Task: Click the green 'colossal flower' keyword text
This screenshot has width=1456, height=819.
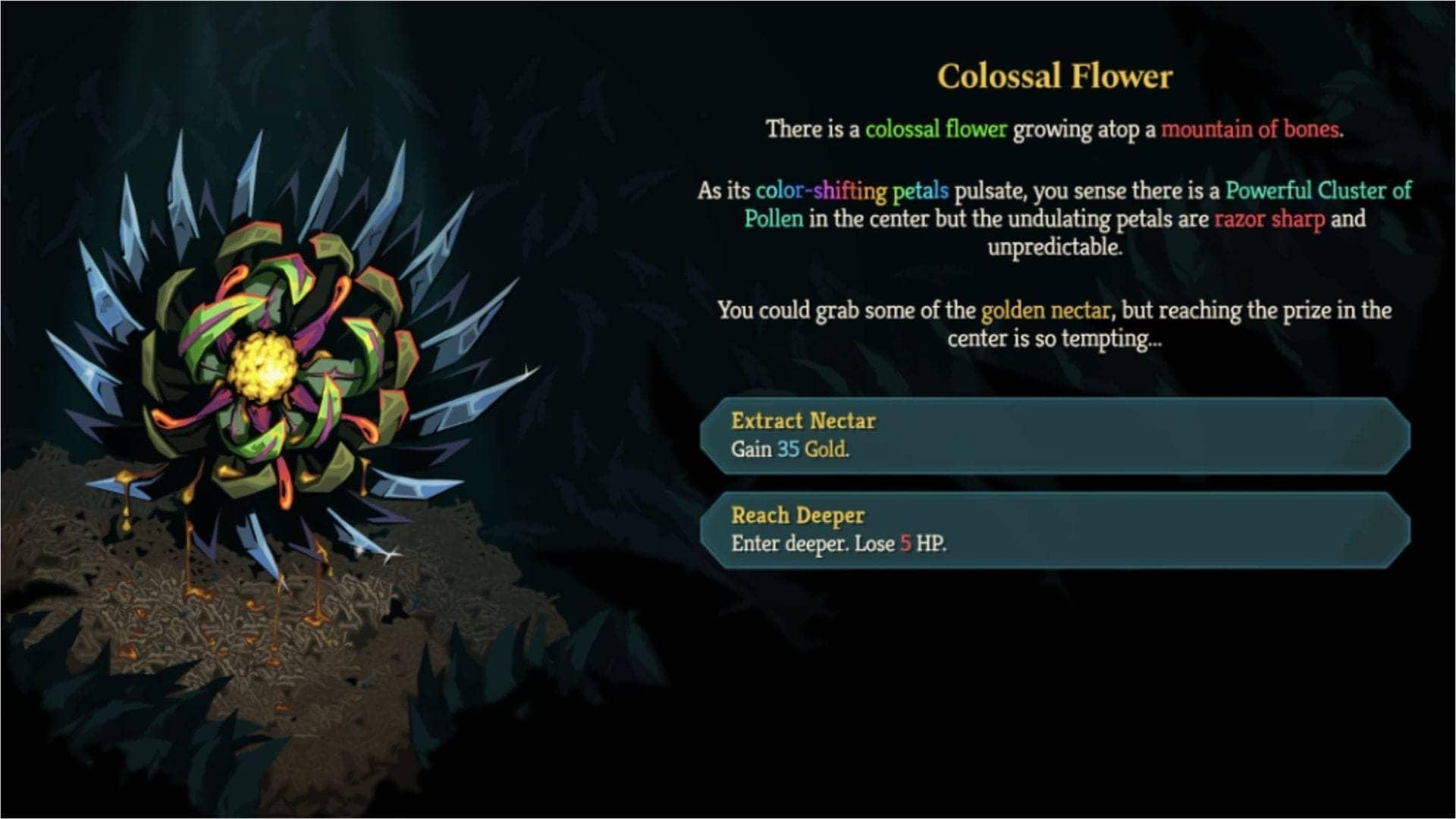Action: (x=937, y=129)
